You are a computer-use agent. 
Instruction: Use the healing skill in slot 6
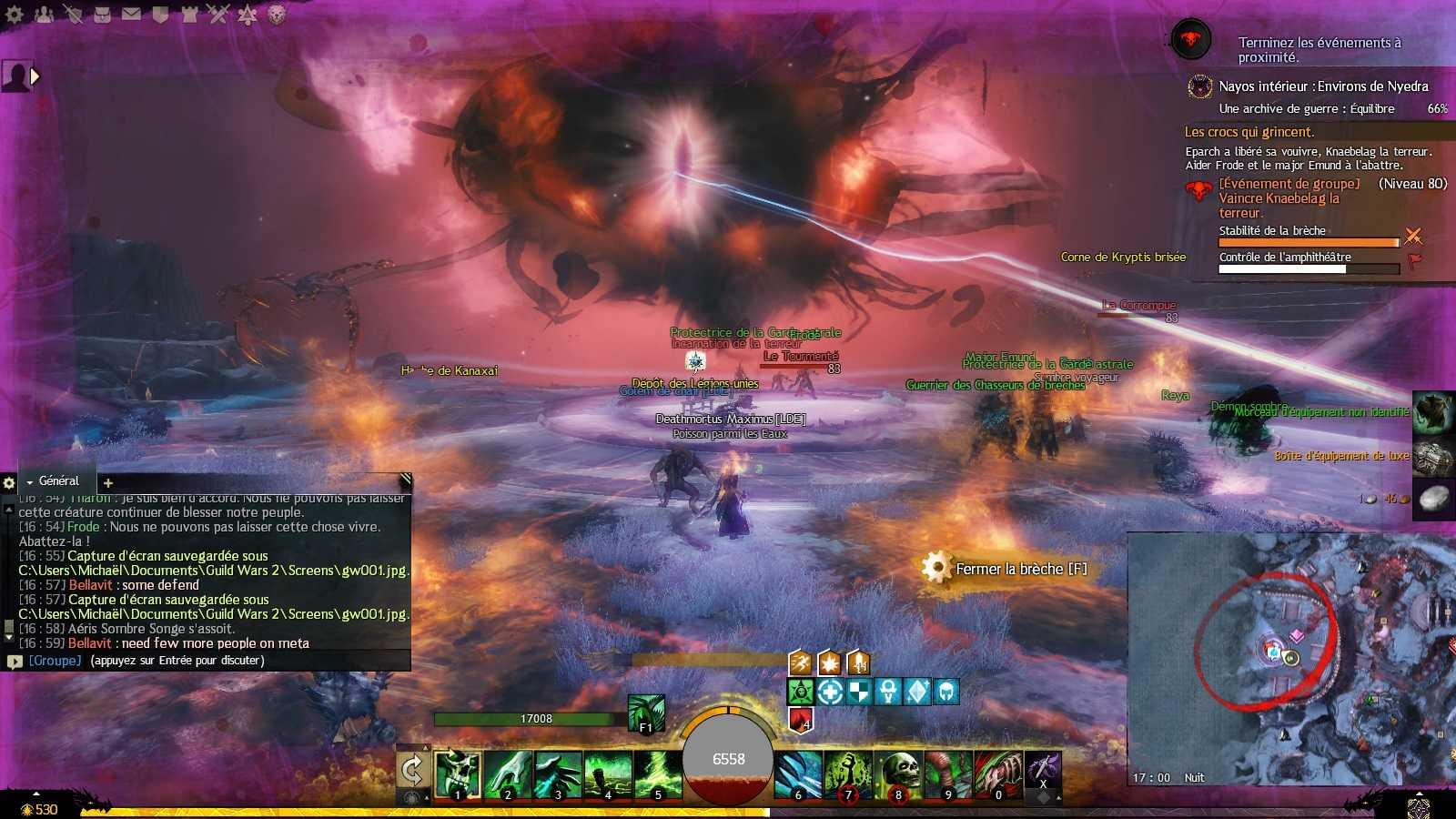point(799,774)
